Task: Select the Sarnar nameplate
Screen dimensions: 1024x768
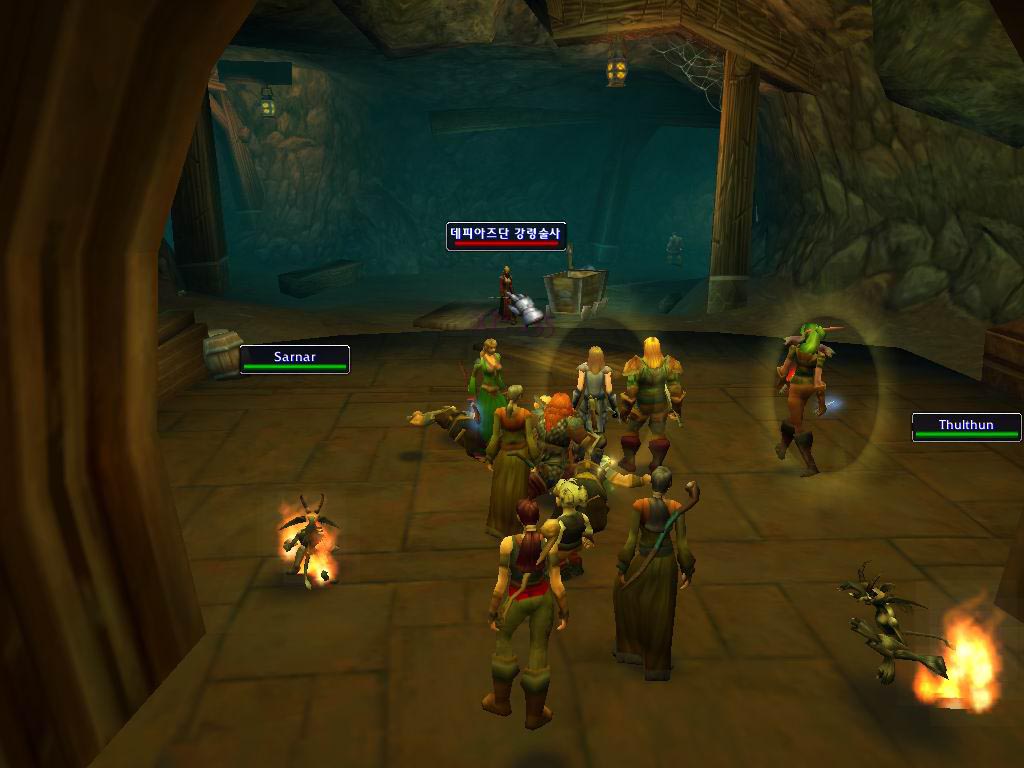Action: [294, 359]
